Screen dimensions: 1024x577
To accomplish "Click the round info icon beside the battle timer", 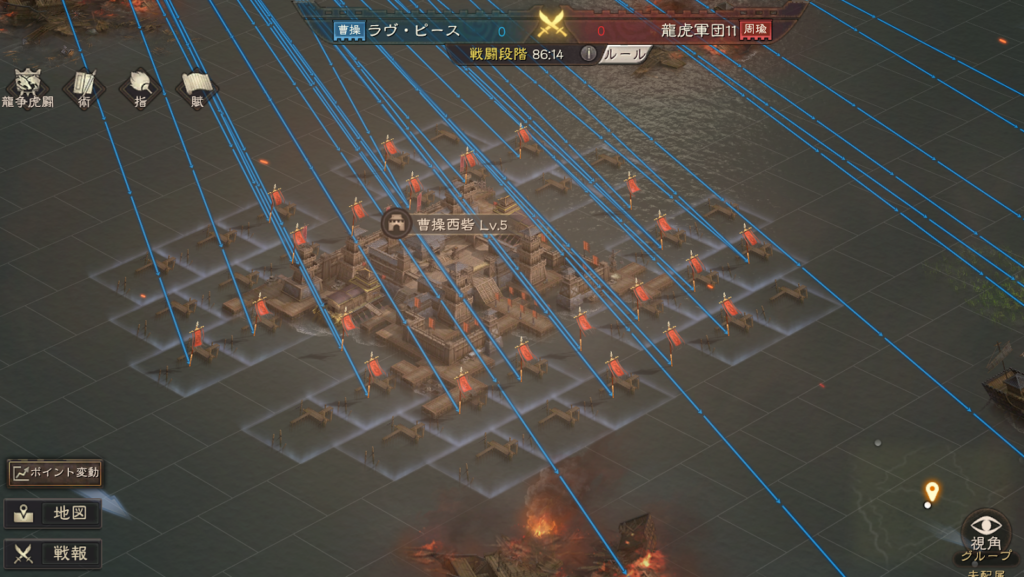I will tap(589, 54).
